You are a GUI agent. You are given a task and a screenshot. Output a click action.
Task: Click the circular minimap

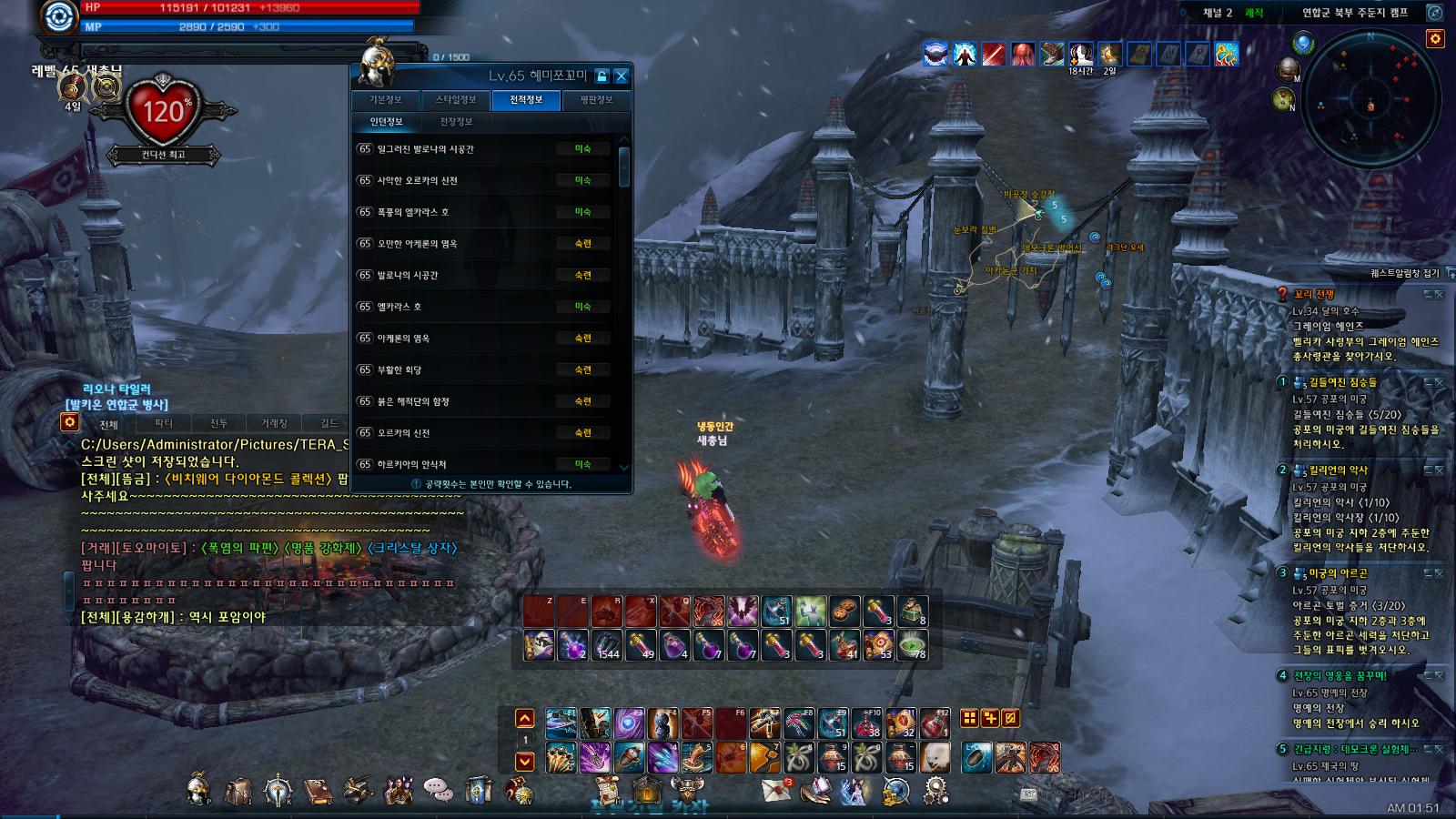click(x=1371, y=106)
